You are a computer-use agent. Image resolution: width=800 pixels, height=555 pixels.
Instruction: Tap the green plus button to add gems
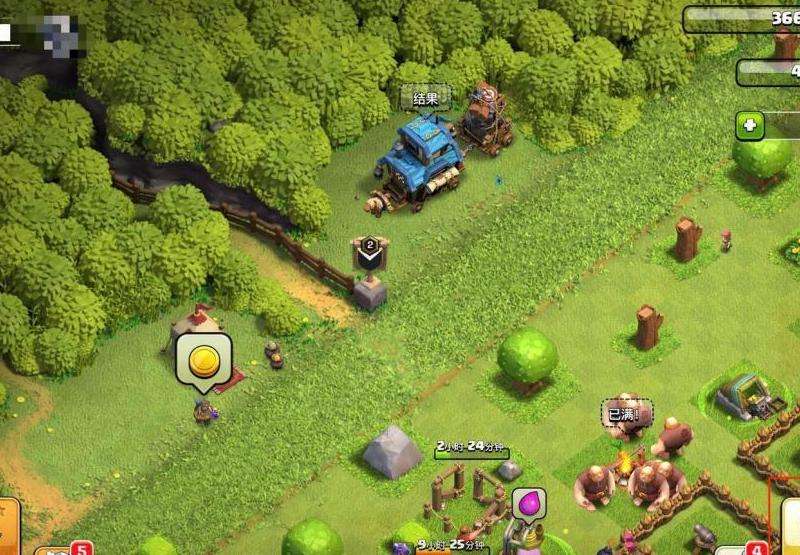point(749,126)
